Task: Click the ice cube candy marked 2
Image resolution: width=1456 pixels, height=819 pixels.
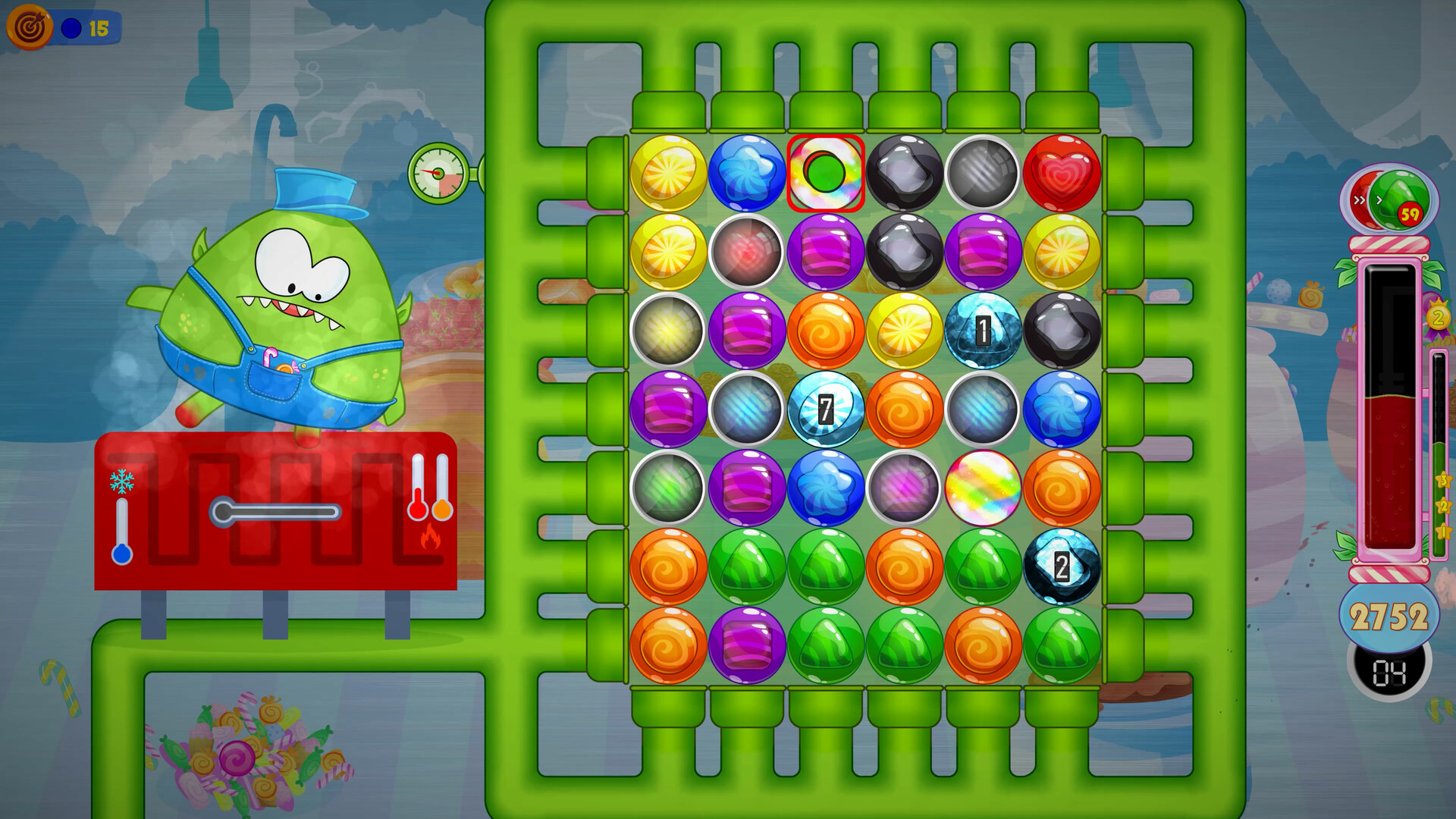Action: point(1062,567)
